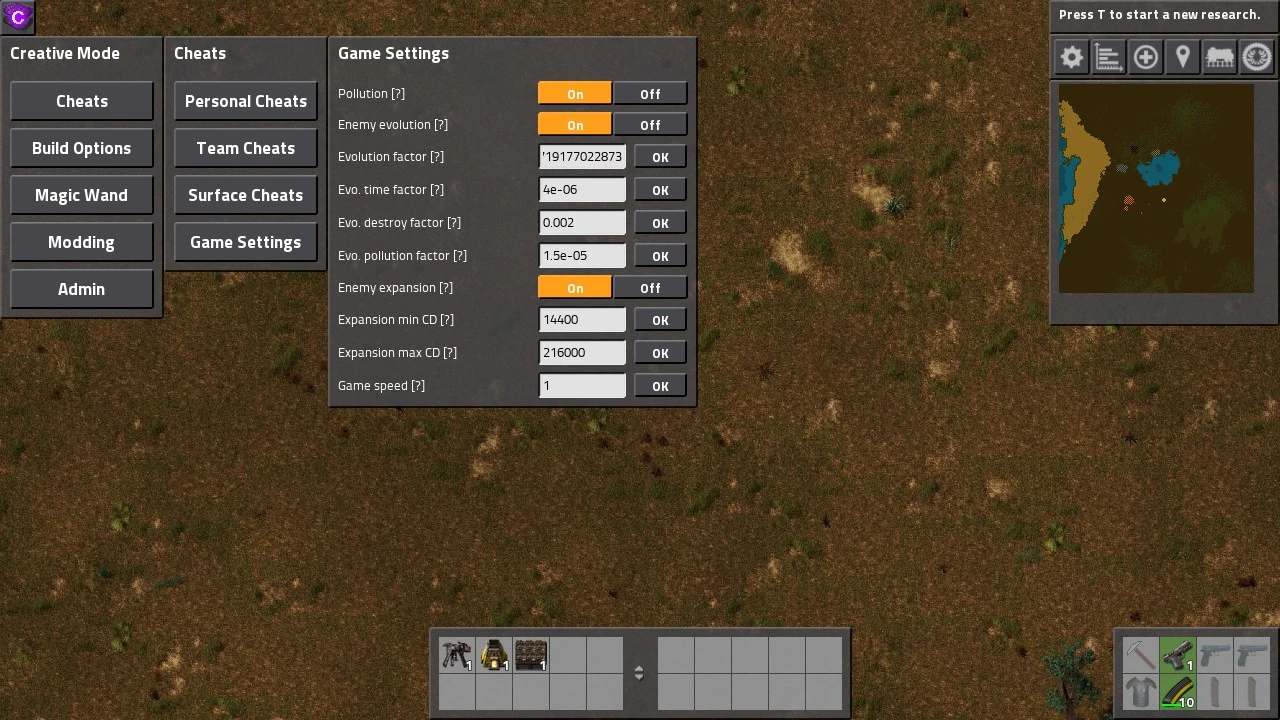Open the technology research screen
The width and height of the screenshot is (1280, 720).
pyautogui.click(x=1257, y=57)
